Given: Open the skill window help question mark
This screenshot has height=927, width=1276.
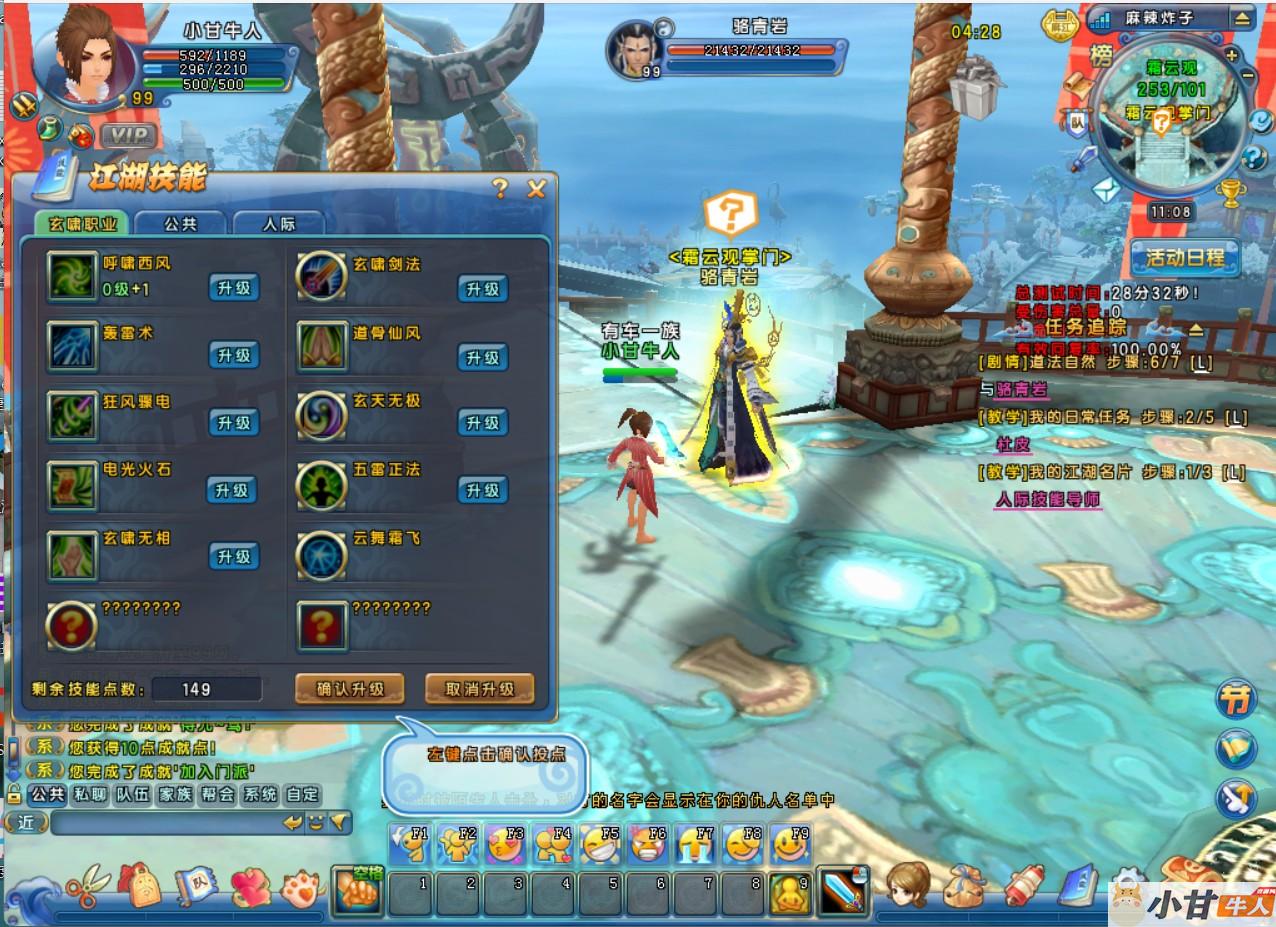Looking at the screenshot, I should pyautogui.click(x=501, y=189).
